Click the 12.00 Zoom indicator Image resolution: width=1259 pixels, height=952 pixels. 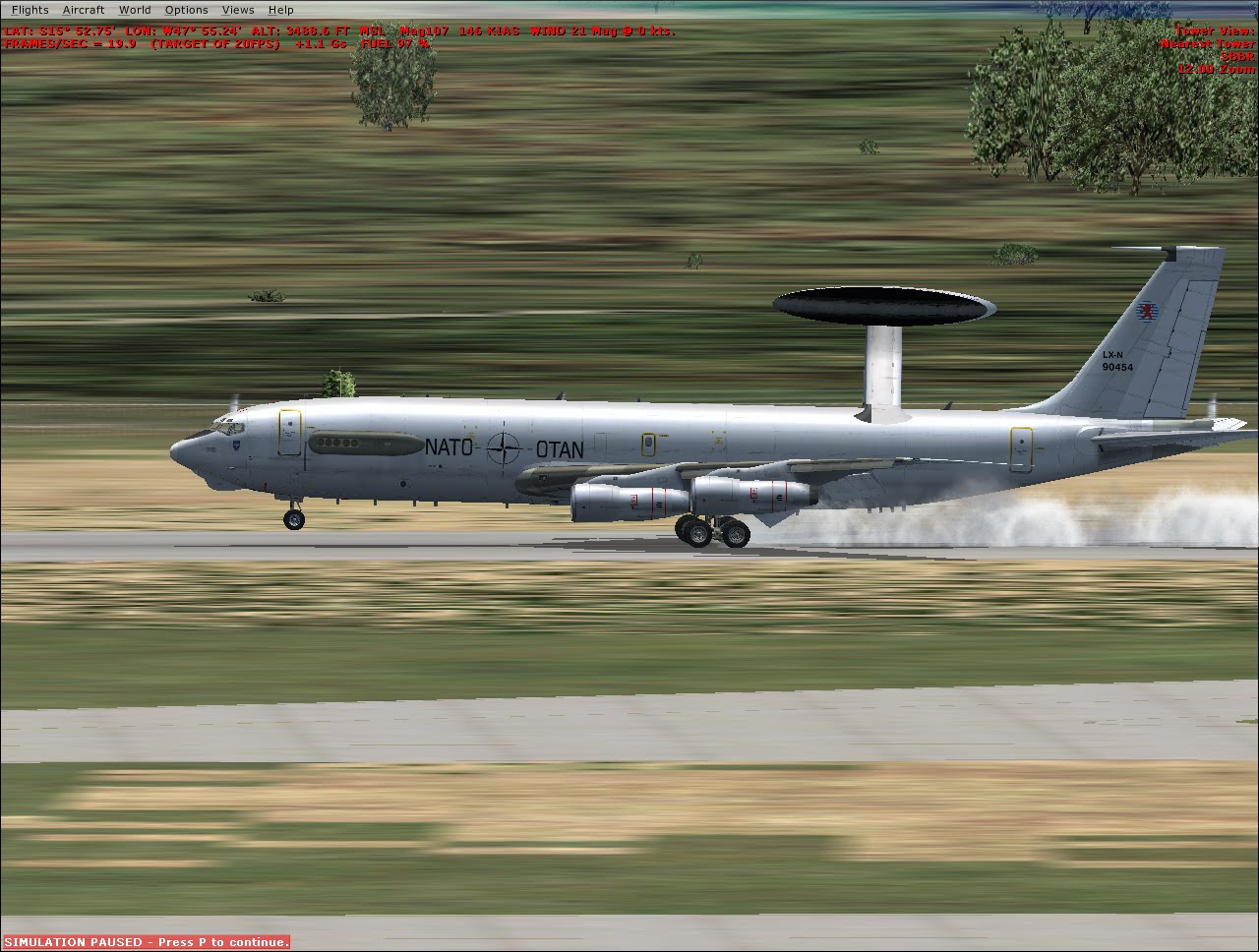[1218, 69]
